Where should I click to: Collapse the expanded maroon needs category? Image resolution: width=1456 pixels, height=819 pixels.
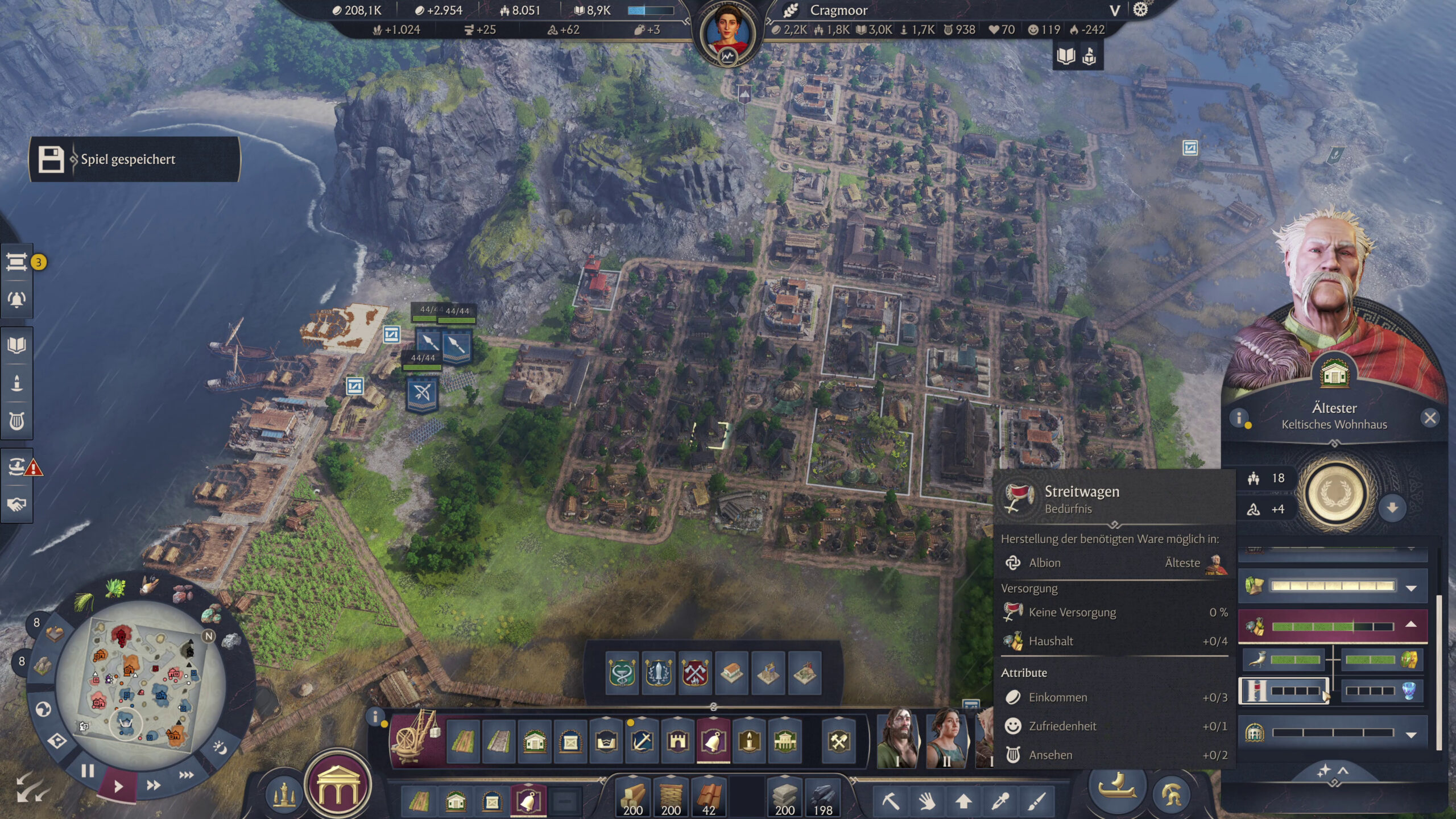pyautogui.click(x=1411, y=624)
